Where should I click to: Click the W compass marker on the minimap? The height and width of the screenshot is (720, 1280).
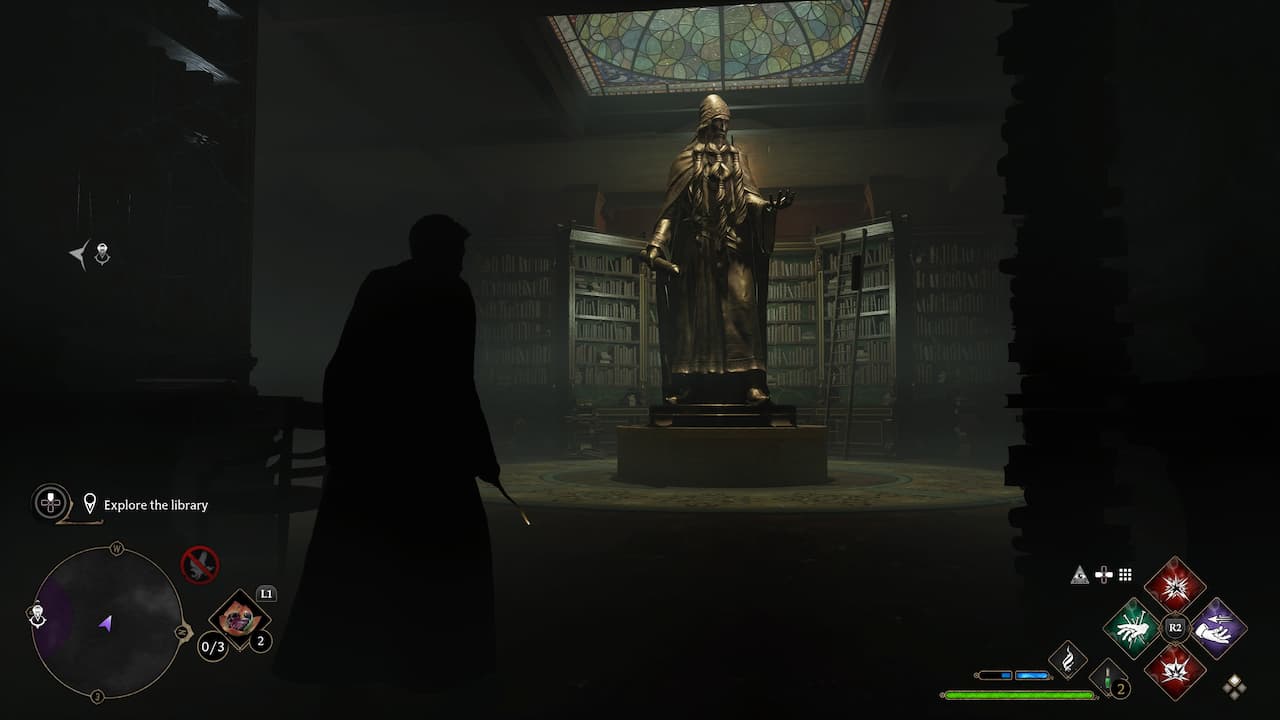[x=117, y=548]
